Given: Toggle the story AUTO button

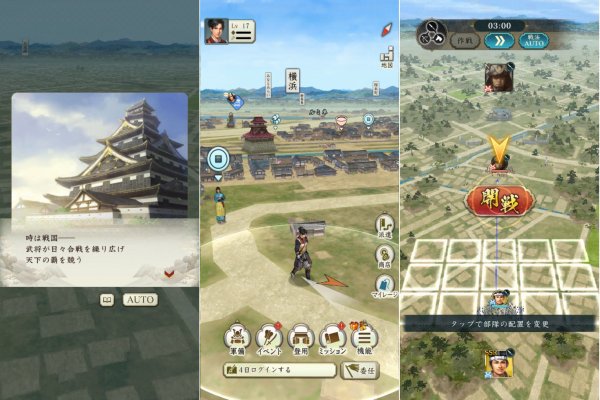Looking at the screenshot, I should pos(140,299).
